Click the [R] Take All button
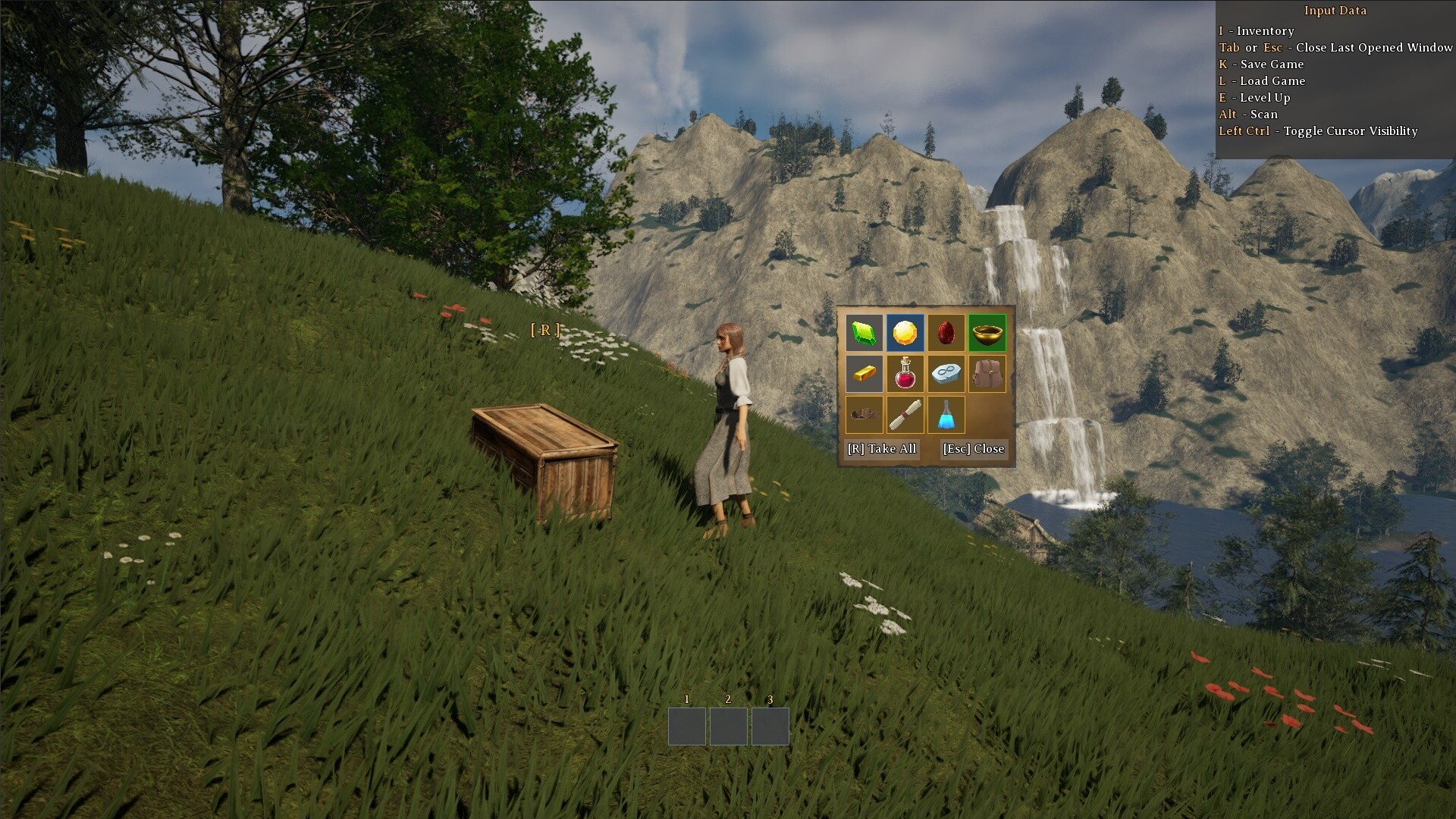This screenshot has height=819, width=1456. coord(882,449)
